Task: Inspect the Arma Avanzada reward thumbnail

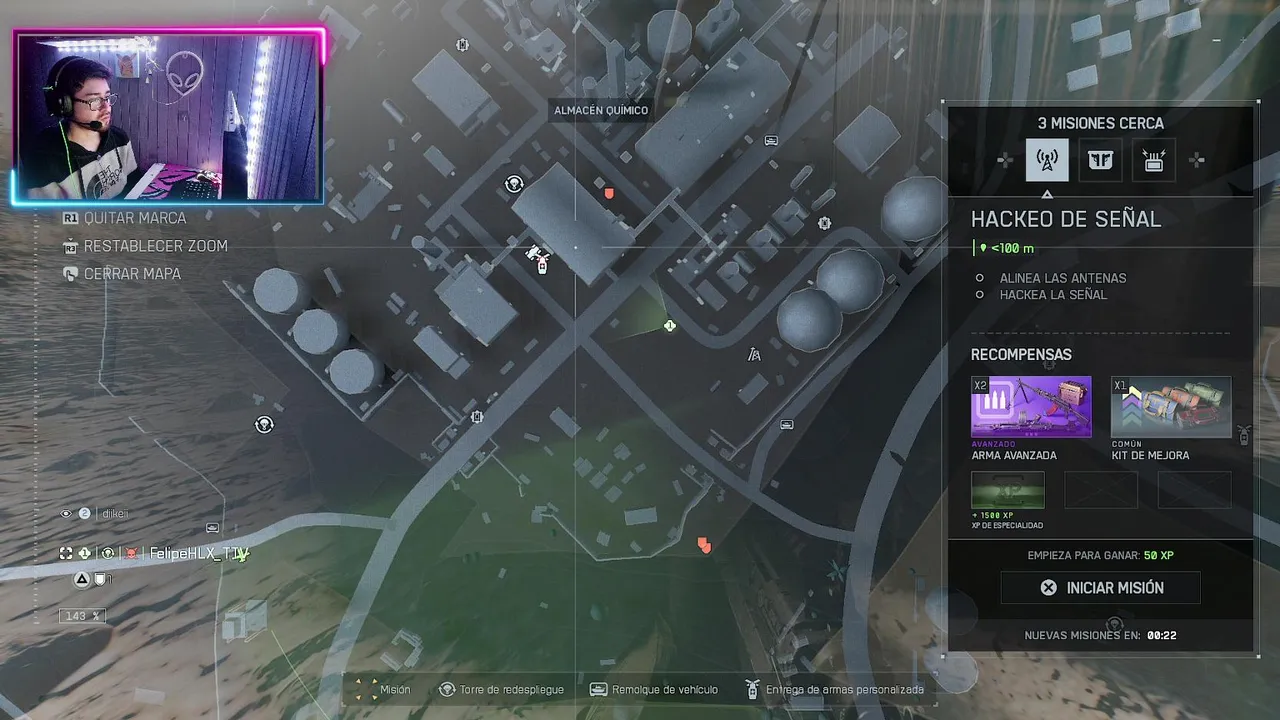Action: pyautogui.click(x=1031, y=407)
